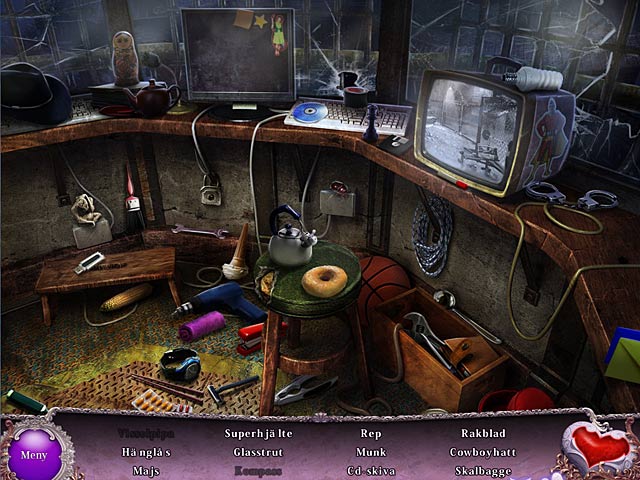Image resolution: width=640 pixels, height=480 pixels.
Task: Click 'Glasstrut' in the item list
Action: coord(257,452)
